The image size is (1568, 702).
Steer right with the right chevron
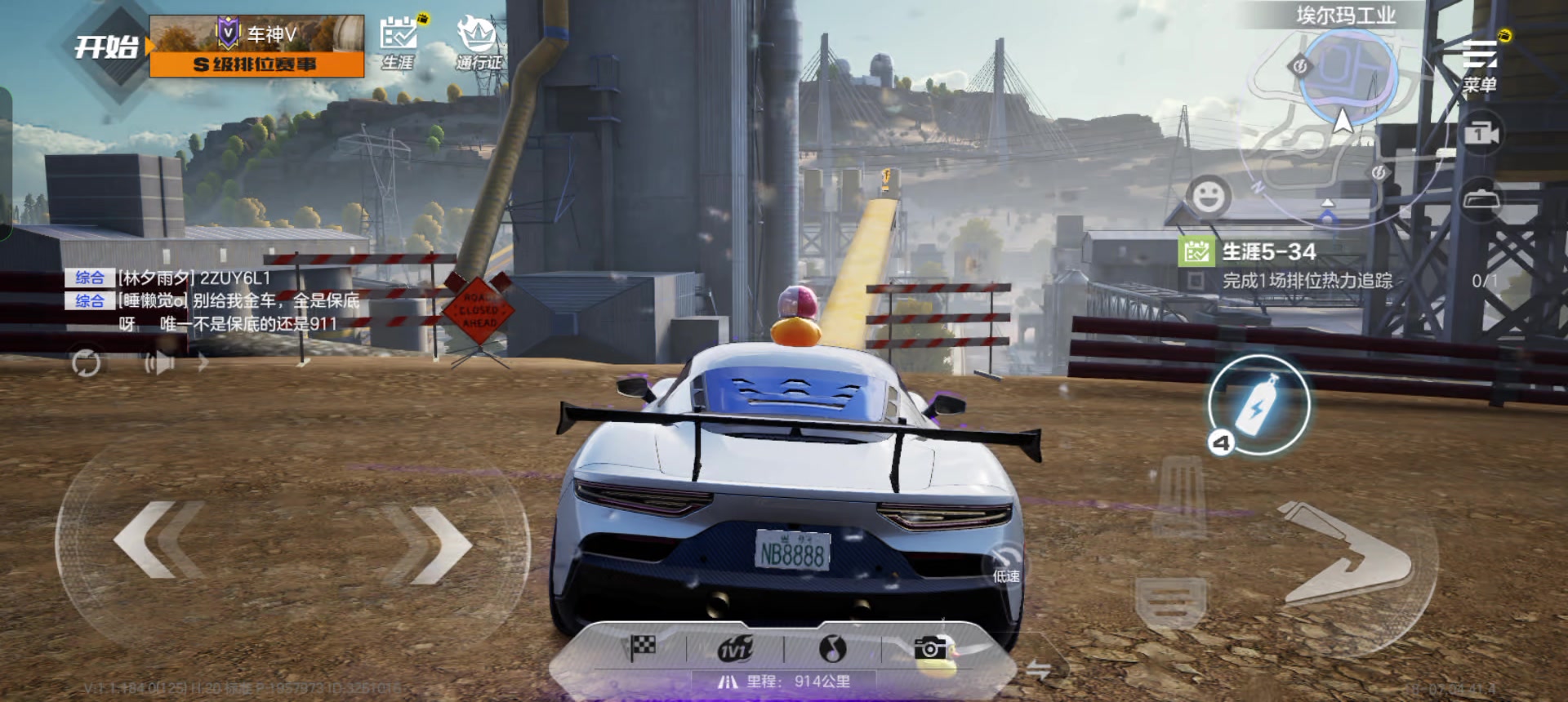430,544
